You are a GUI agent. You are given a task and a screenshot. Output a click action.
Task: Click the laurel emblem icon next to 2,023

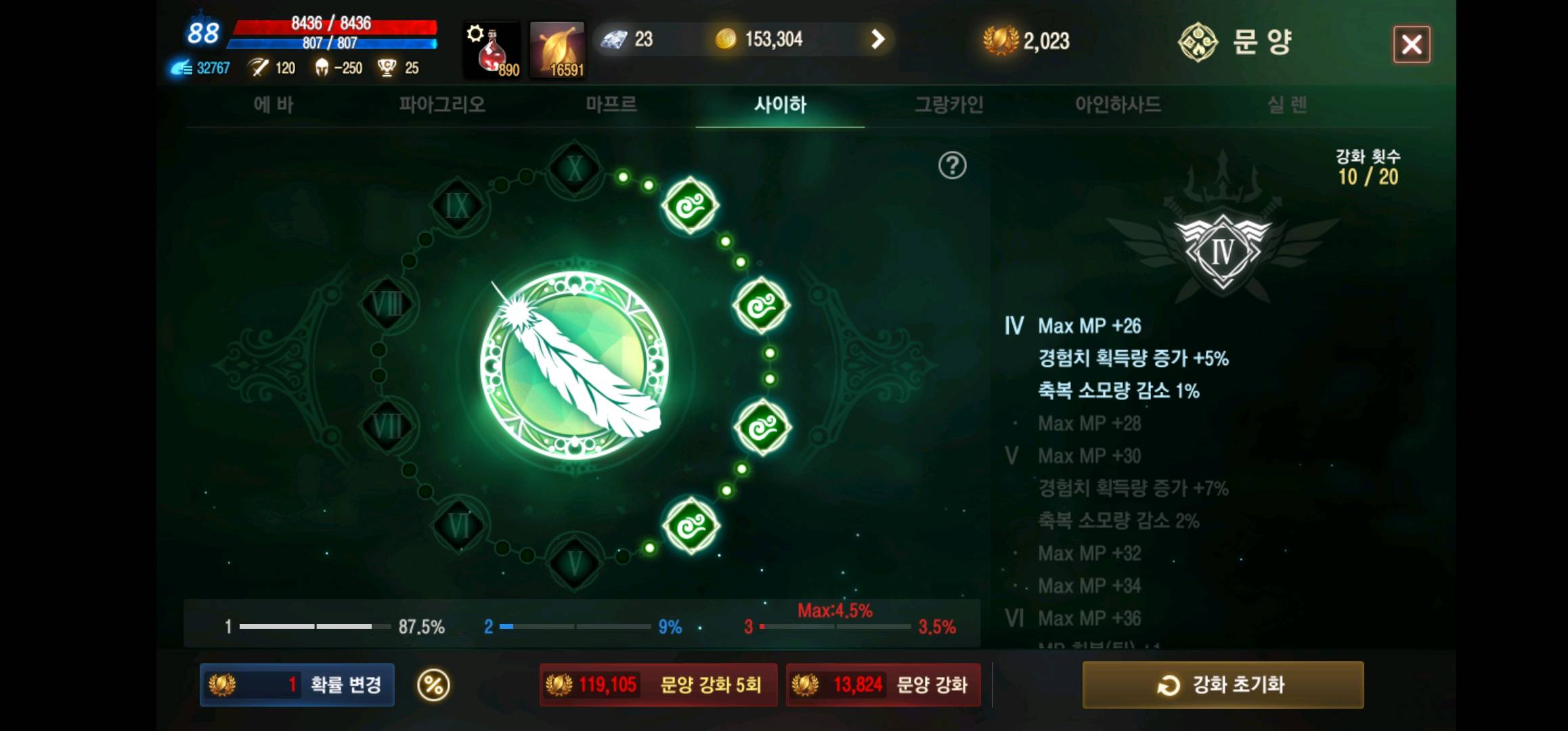point(1000,39)
